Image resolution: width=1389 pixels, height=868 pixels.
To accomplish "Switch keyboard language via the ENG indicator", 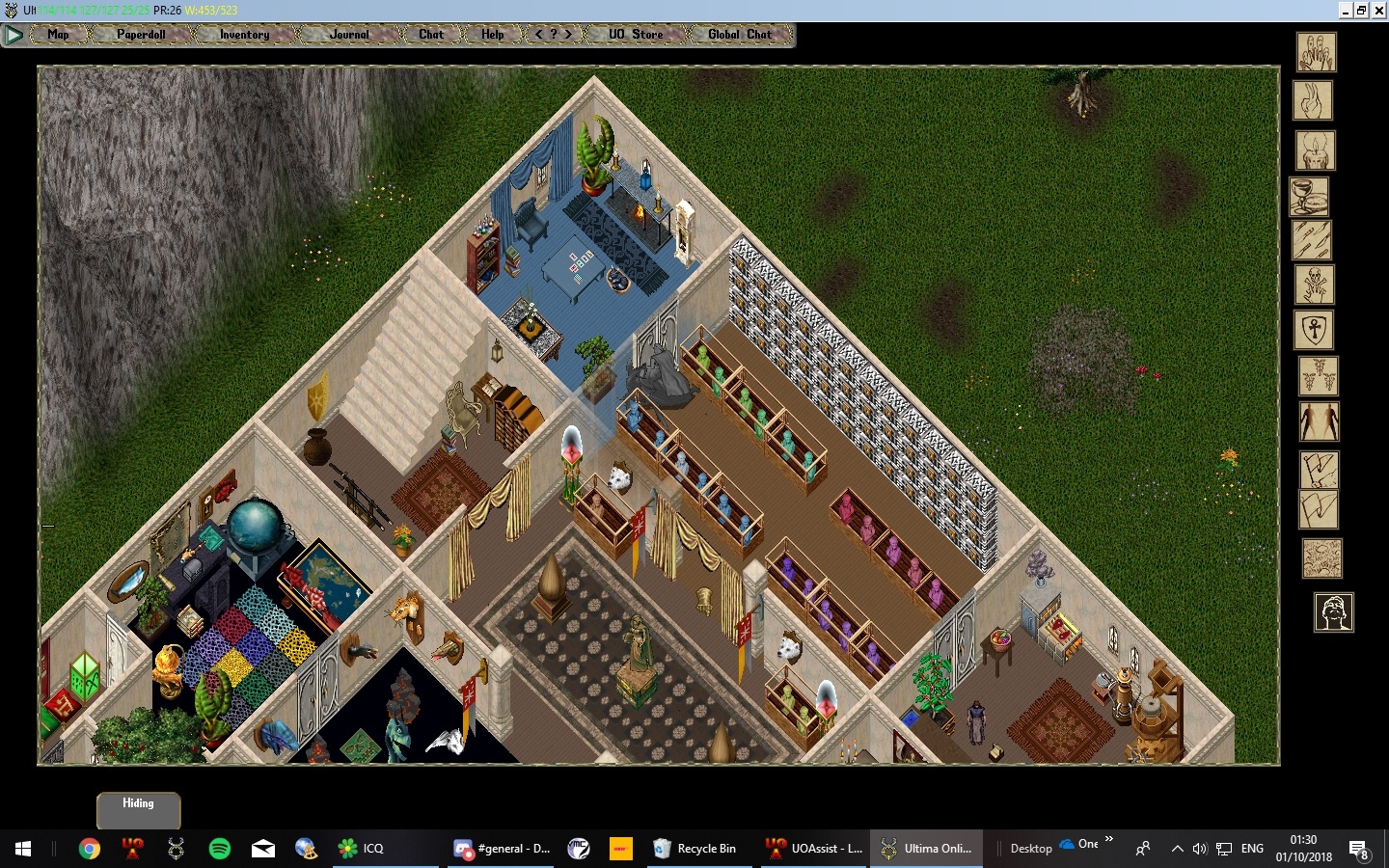I will [1251, 849].
